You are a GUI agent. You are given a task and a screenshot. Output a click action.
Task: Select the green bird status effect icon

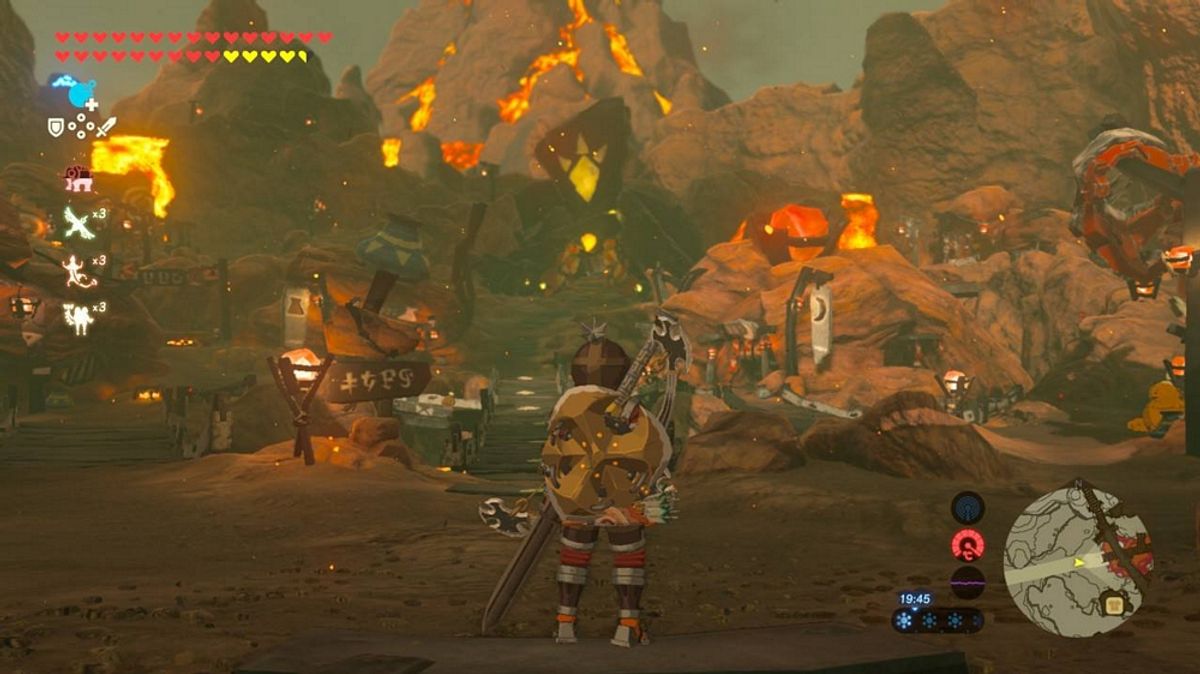click(78, 223)
